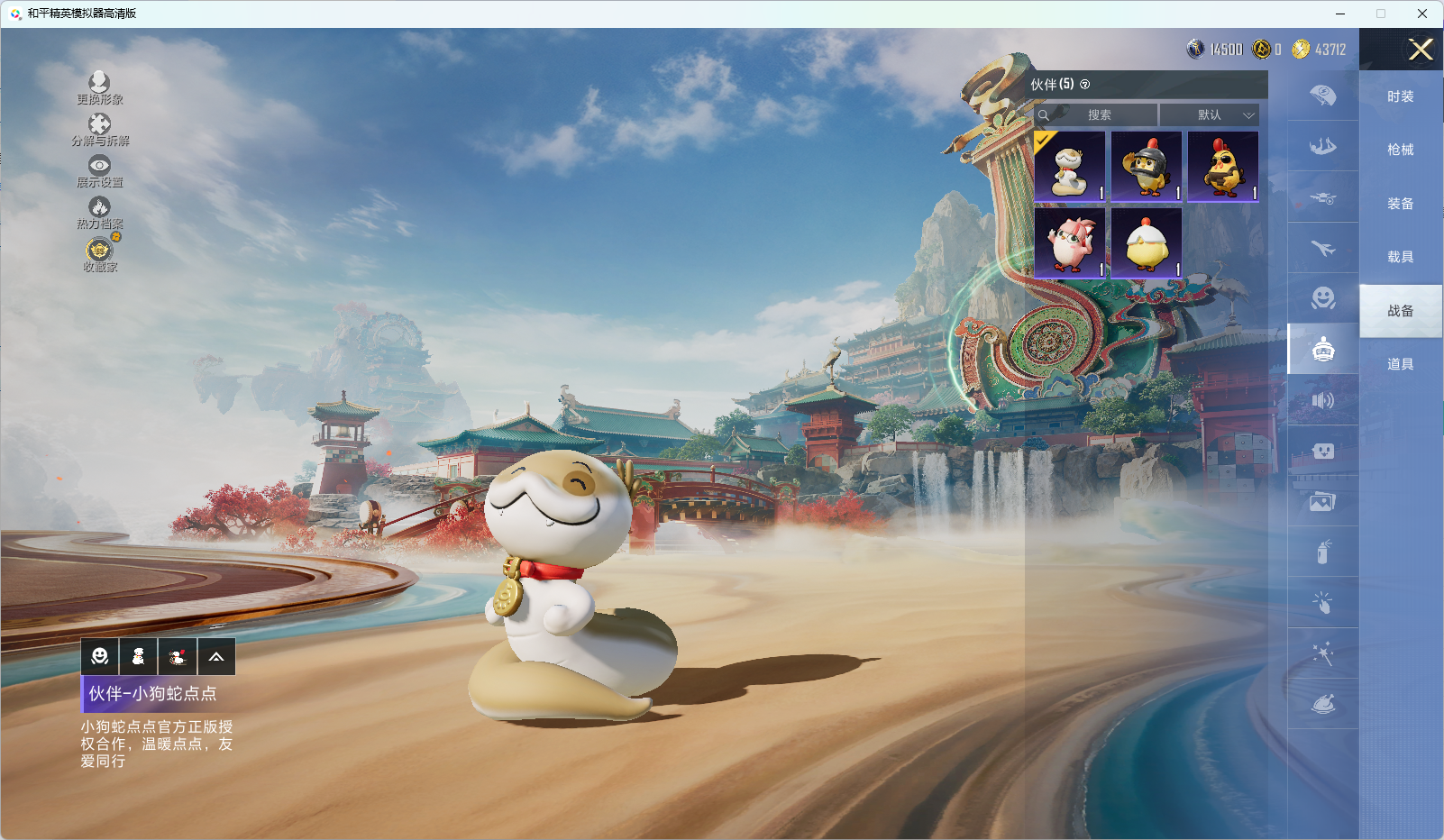Pick the pink-haired companion thumbnail
This screenshot has height=840, width=1444.
coord(1070,243)
